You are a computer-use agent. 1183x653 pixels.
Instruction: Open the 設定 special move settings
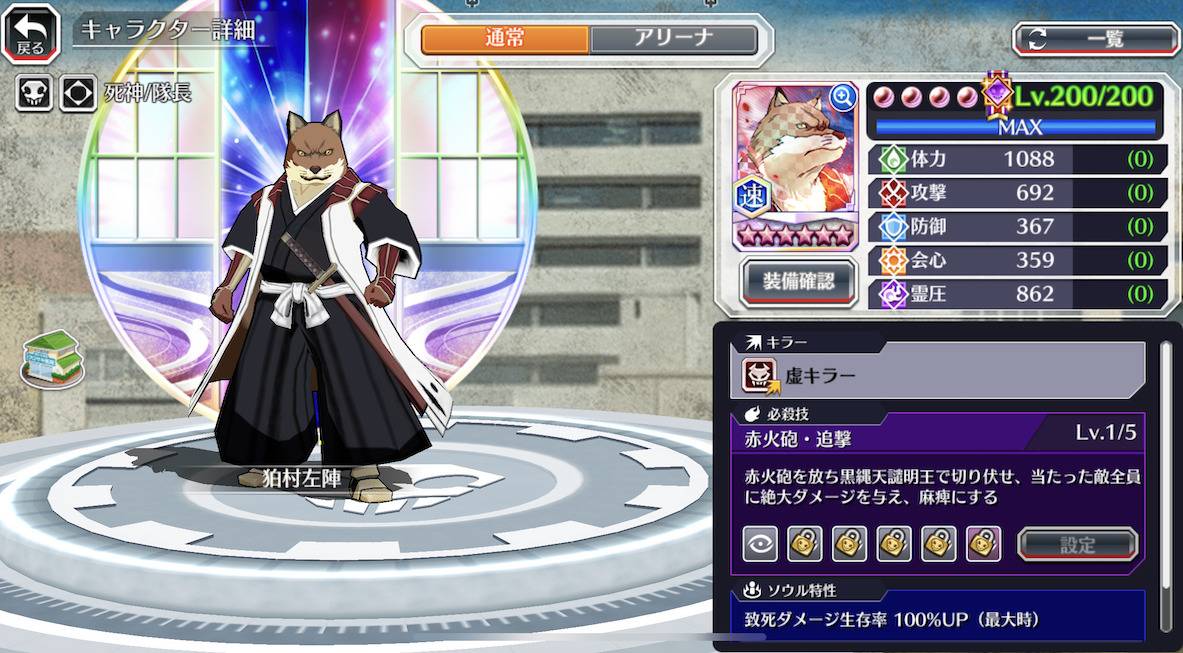(1077, 544)
